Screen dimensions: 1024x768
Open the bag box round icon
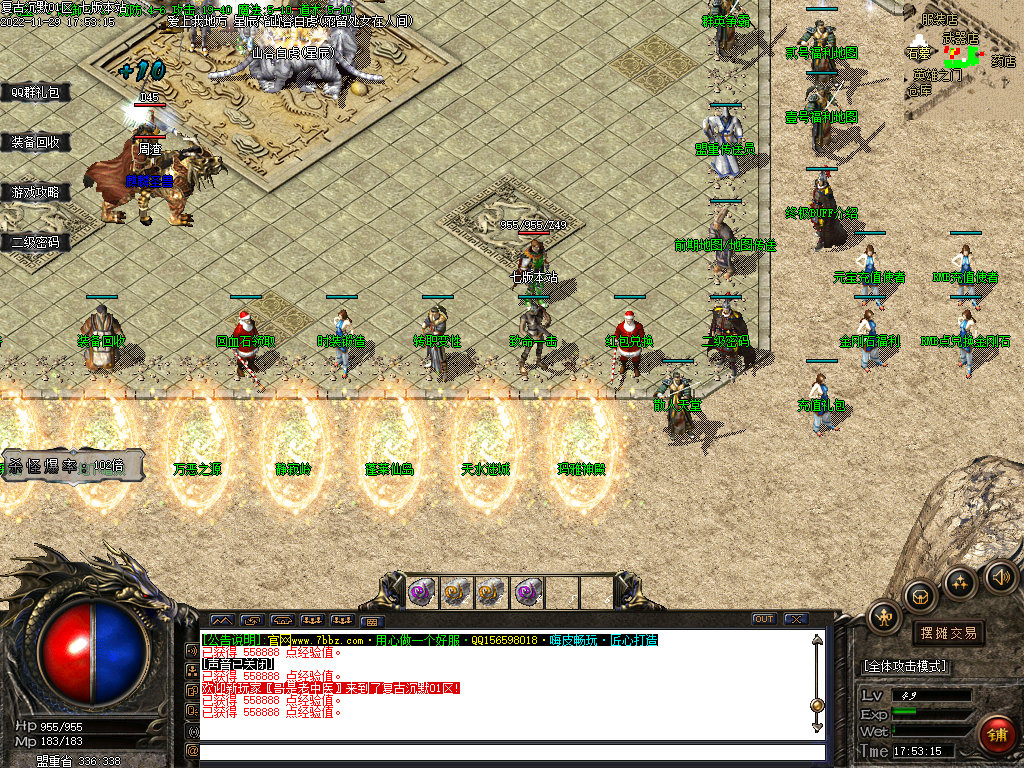920,596
